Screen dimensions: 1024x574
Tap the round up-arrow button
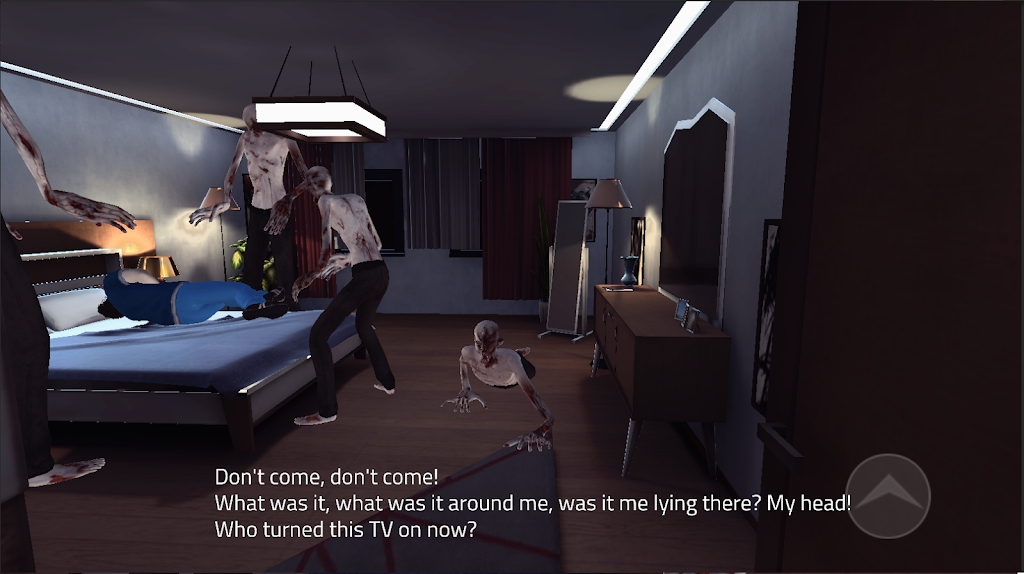click(x=888, y=495)
